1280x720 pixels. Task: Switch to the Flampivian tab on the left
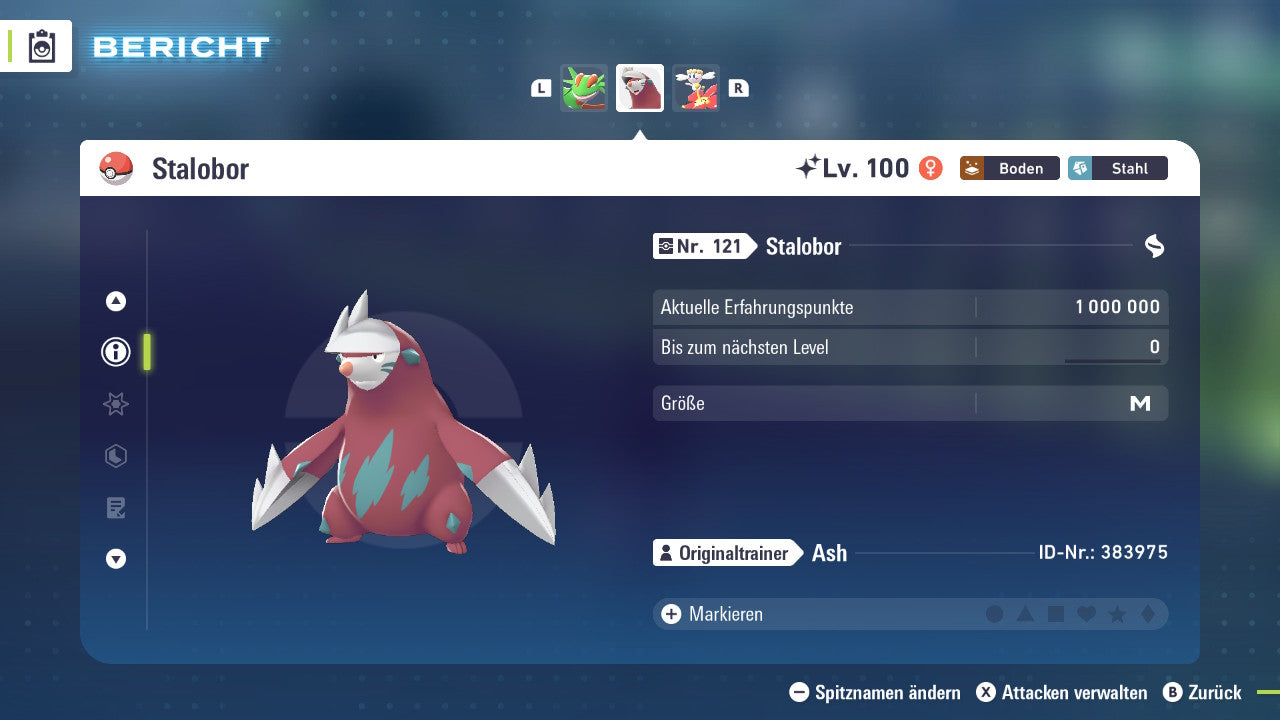point(584,88)
